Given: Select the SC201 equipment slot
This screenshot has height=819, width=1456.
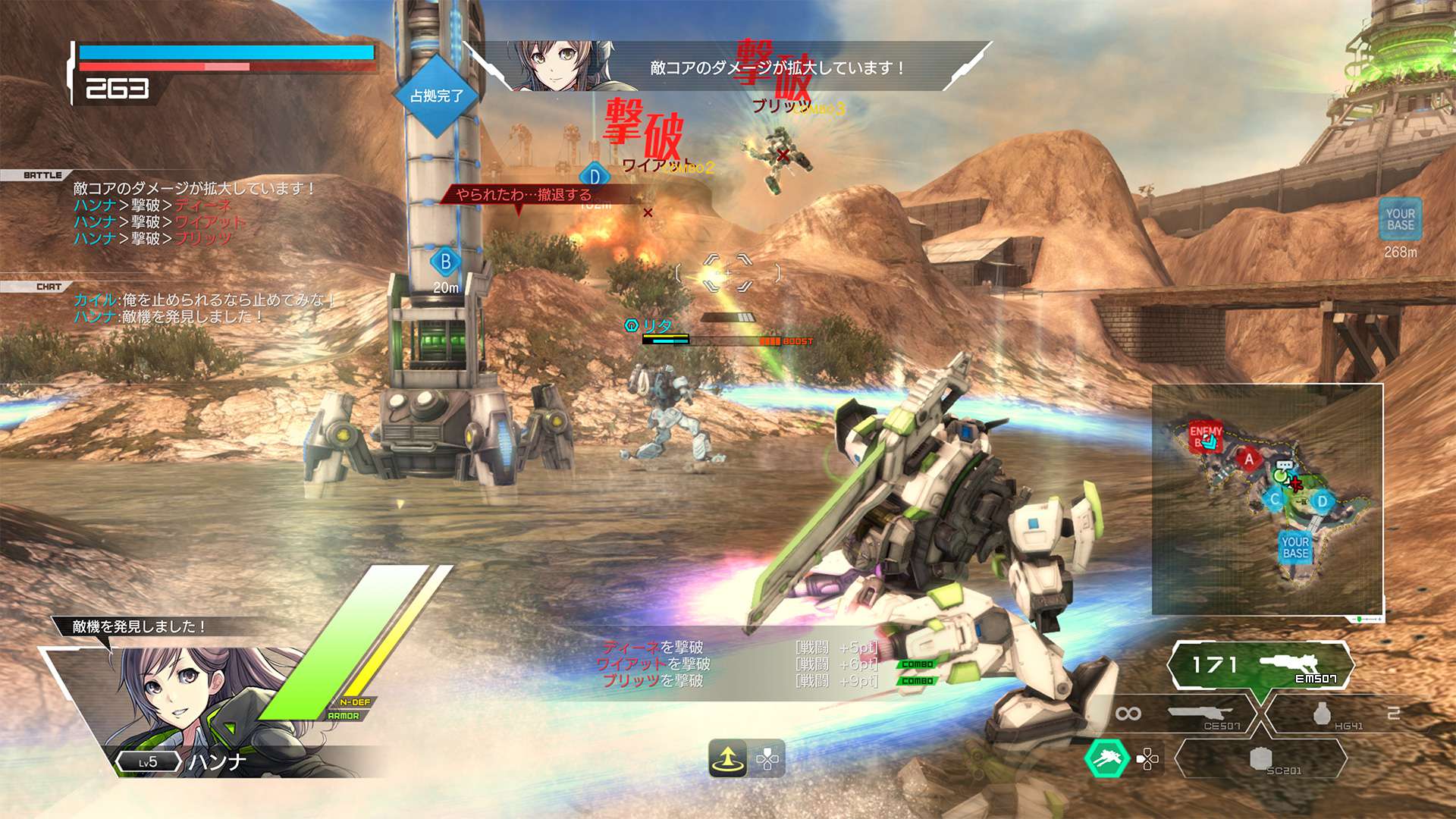Looking at the screenshot, I should (x=1262, y=759).
